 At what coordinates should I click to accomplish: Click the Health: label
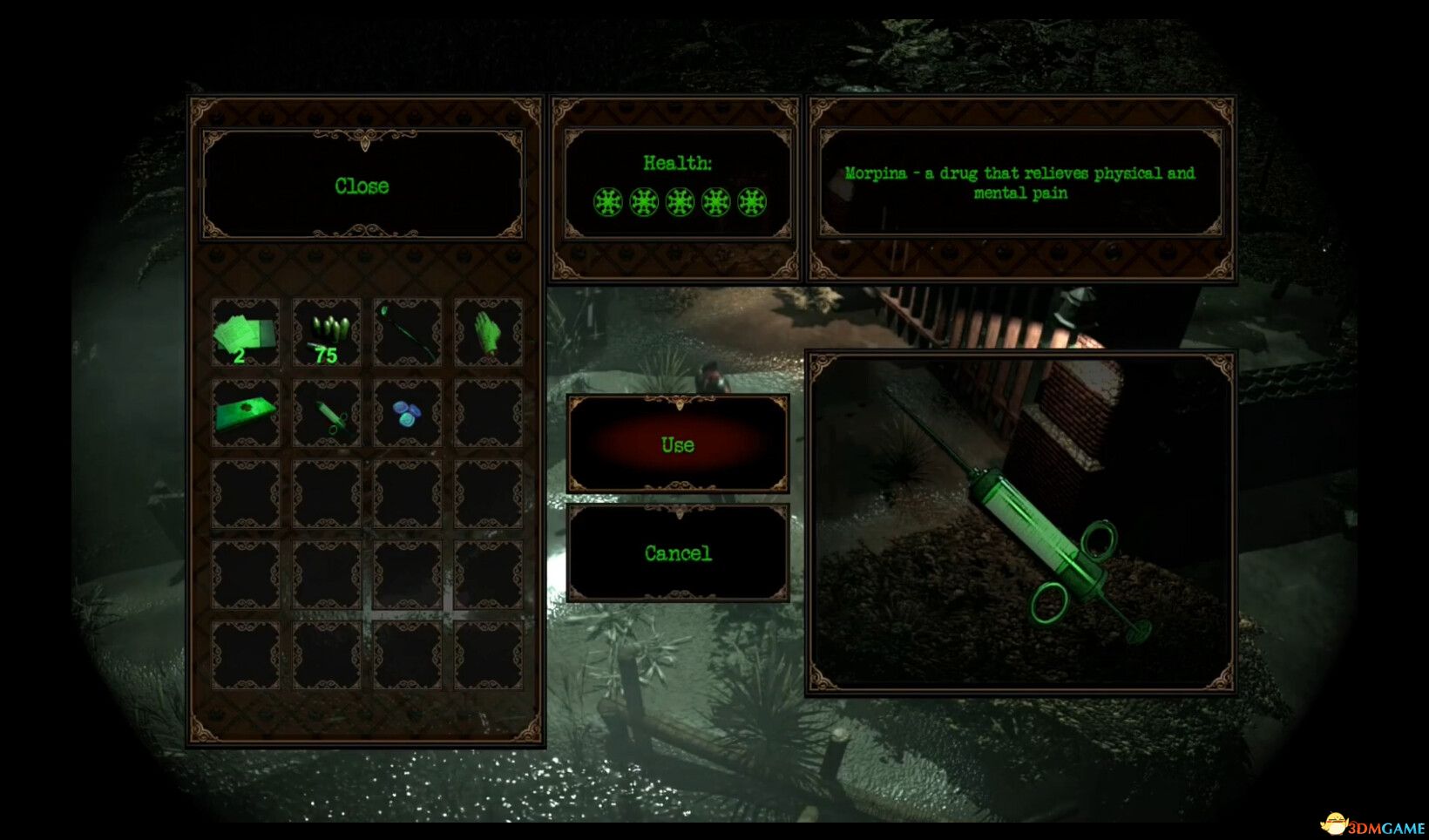(x=679, y=161)
